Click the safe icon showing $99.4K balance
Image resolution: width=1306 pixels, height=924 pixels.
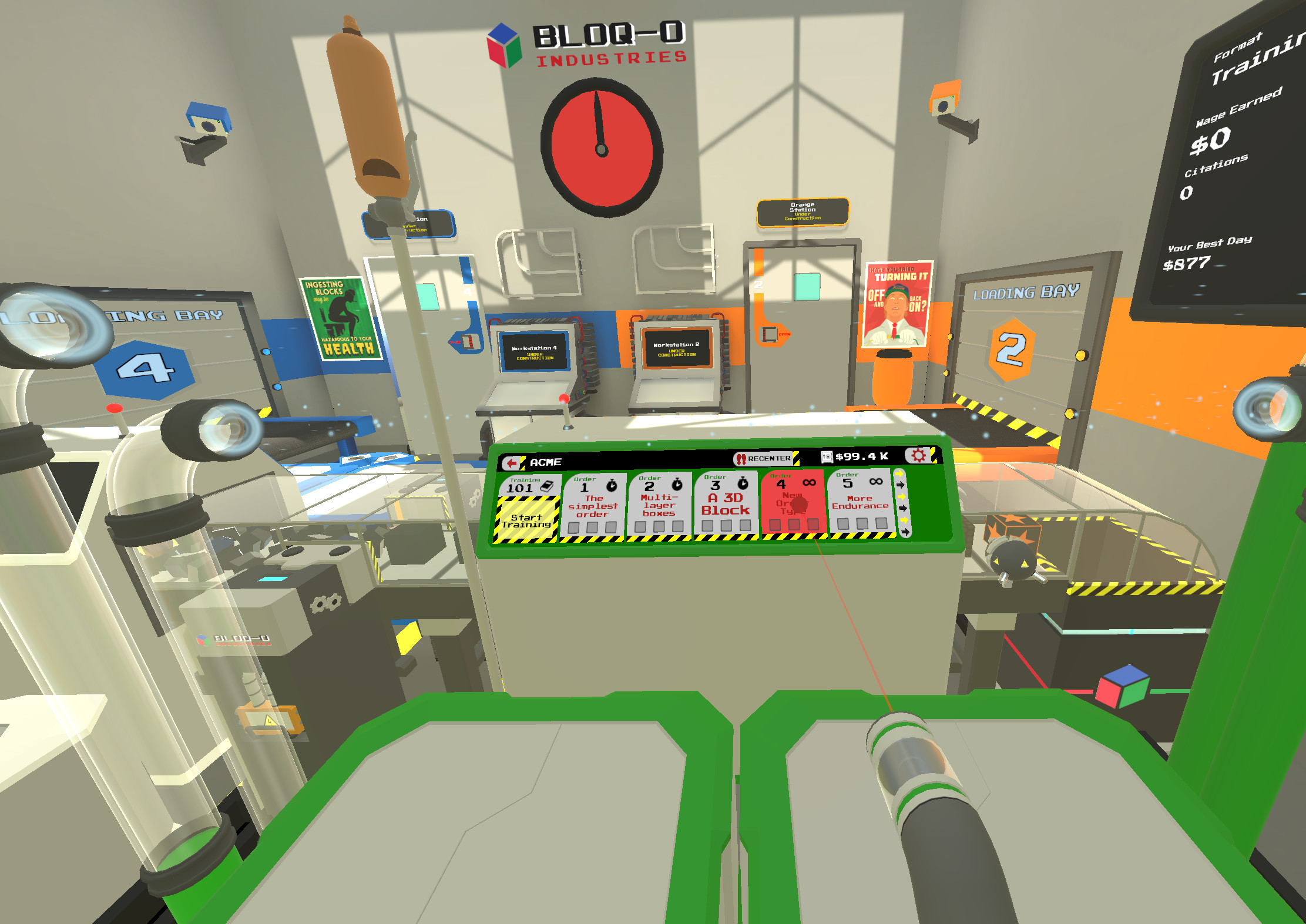(828, 457)
